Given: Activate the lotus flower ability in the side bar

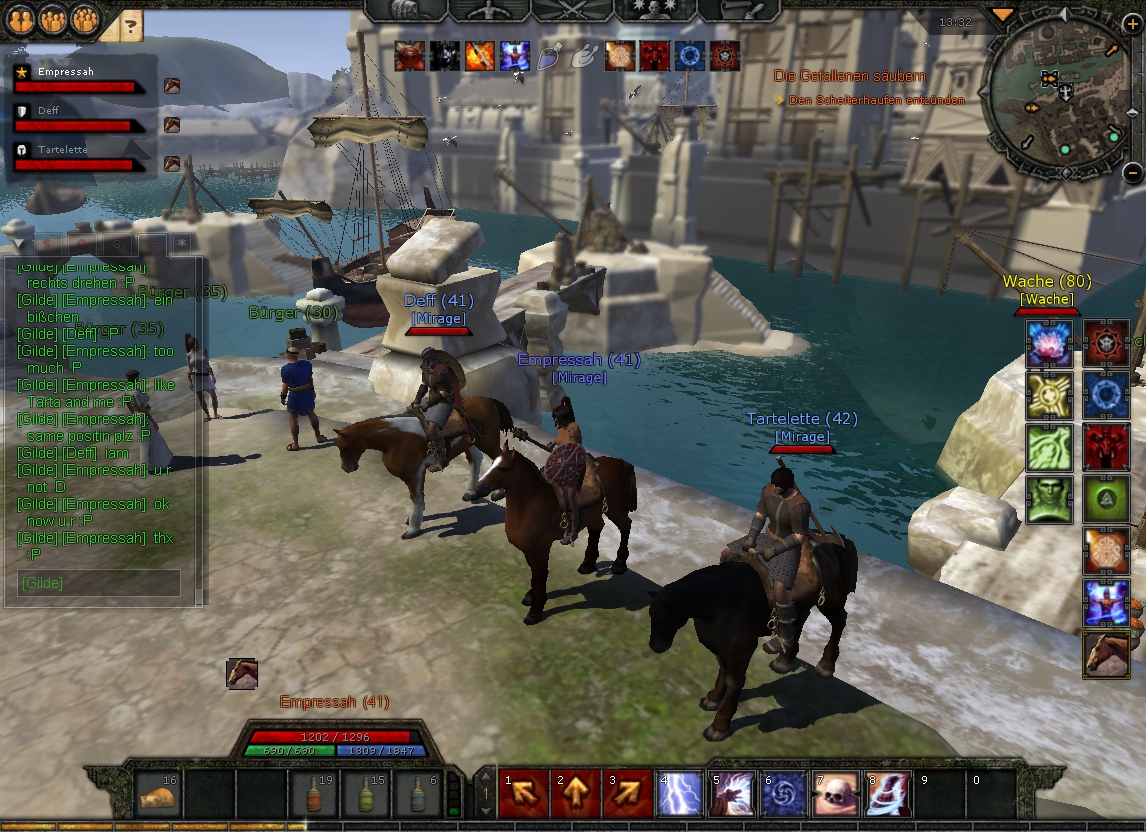Looking at the screenshot, I should pos(1049,344).
